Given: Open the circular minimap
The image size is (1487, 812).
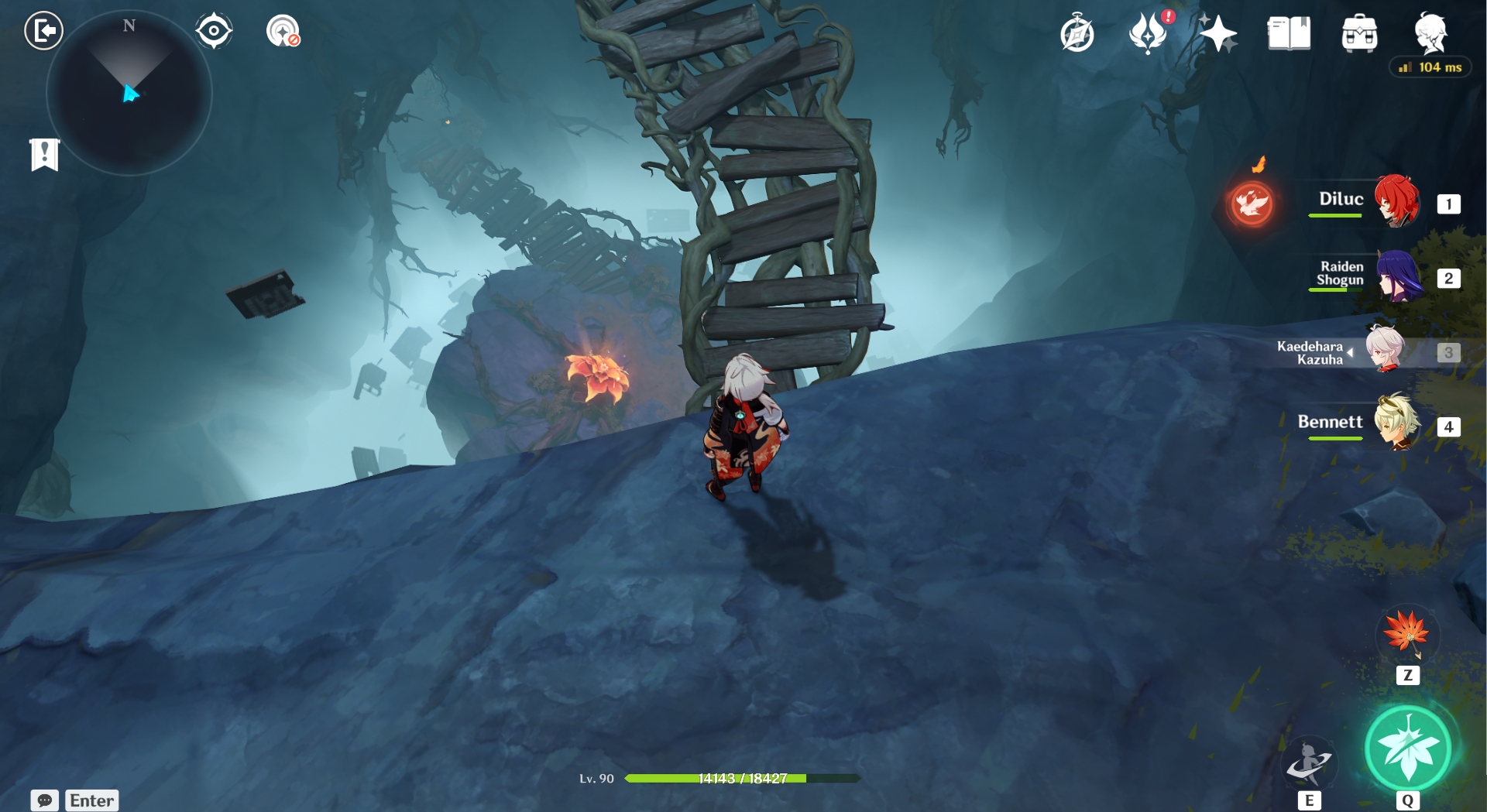Looking at the screenshot, I should tap(129, 93).
